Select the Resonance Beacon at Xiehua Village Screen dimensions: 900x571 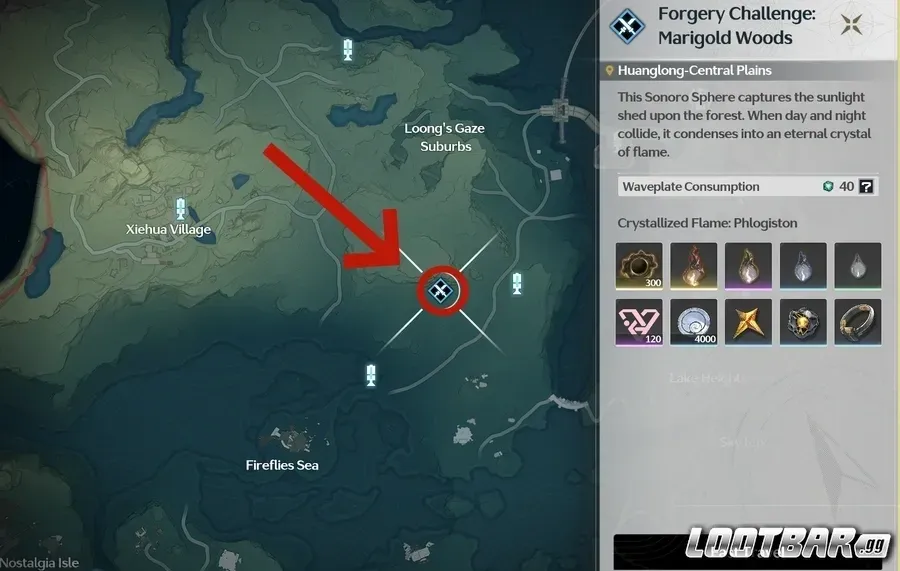(x=181, y=208)
